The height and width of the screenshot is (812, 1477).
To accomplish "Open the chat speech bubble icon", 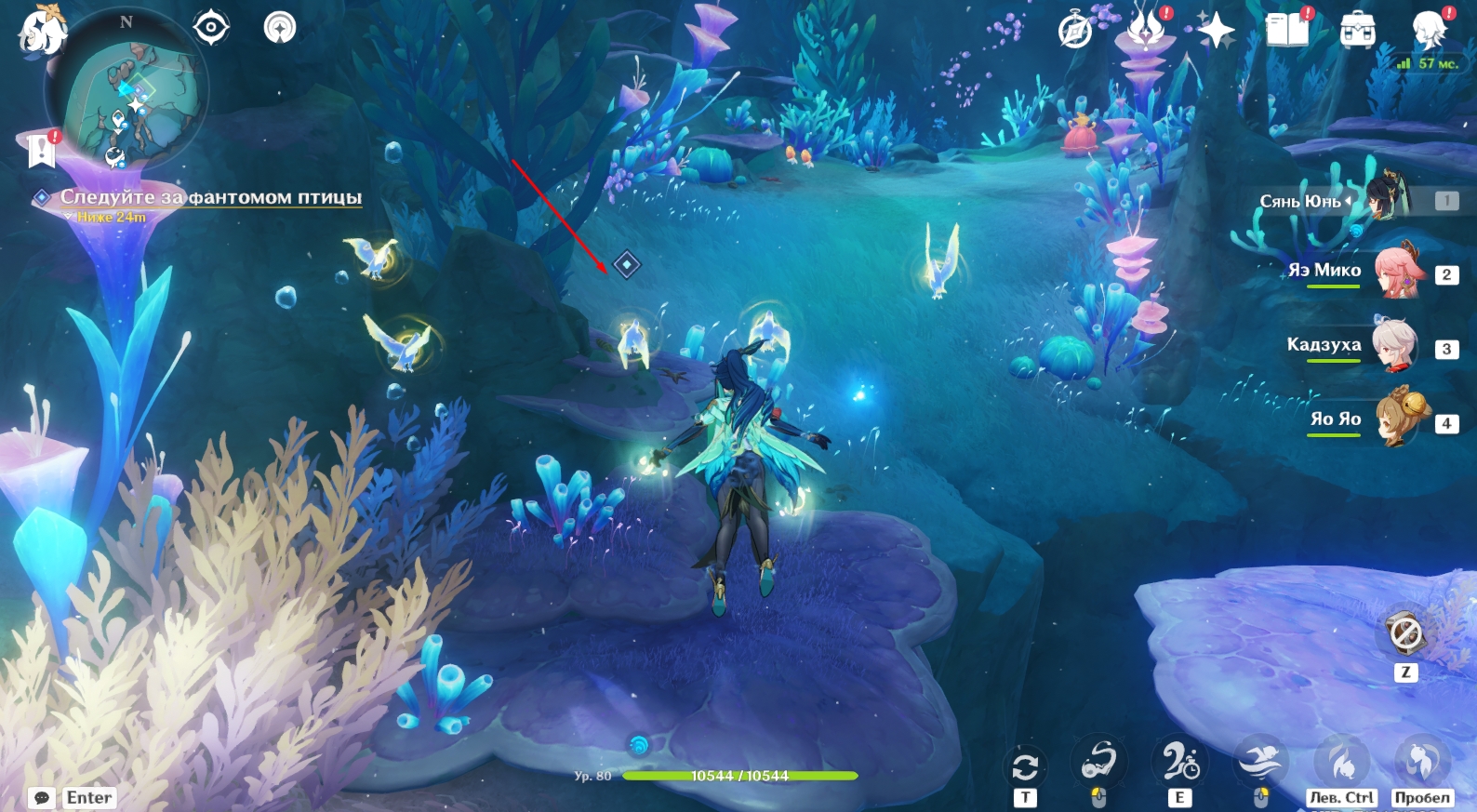I will coord(42,798).
